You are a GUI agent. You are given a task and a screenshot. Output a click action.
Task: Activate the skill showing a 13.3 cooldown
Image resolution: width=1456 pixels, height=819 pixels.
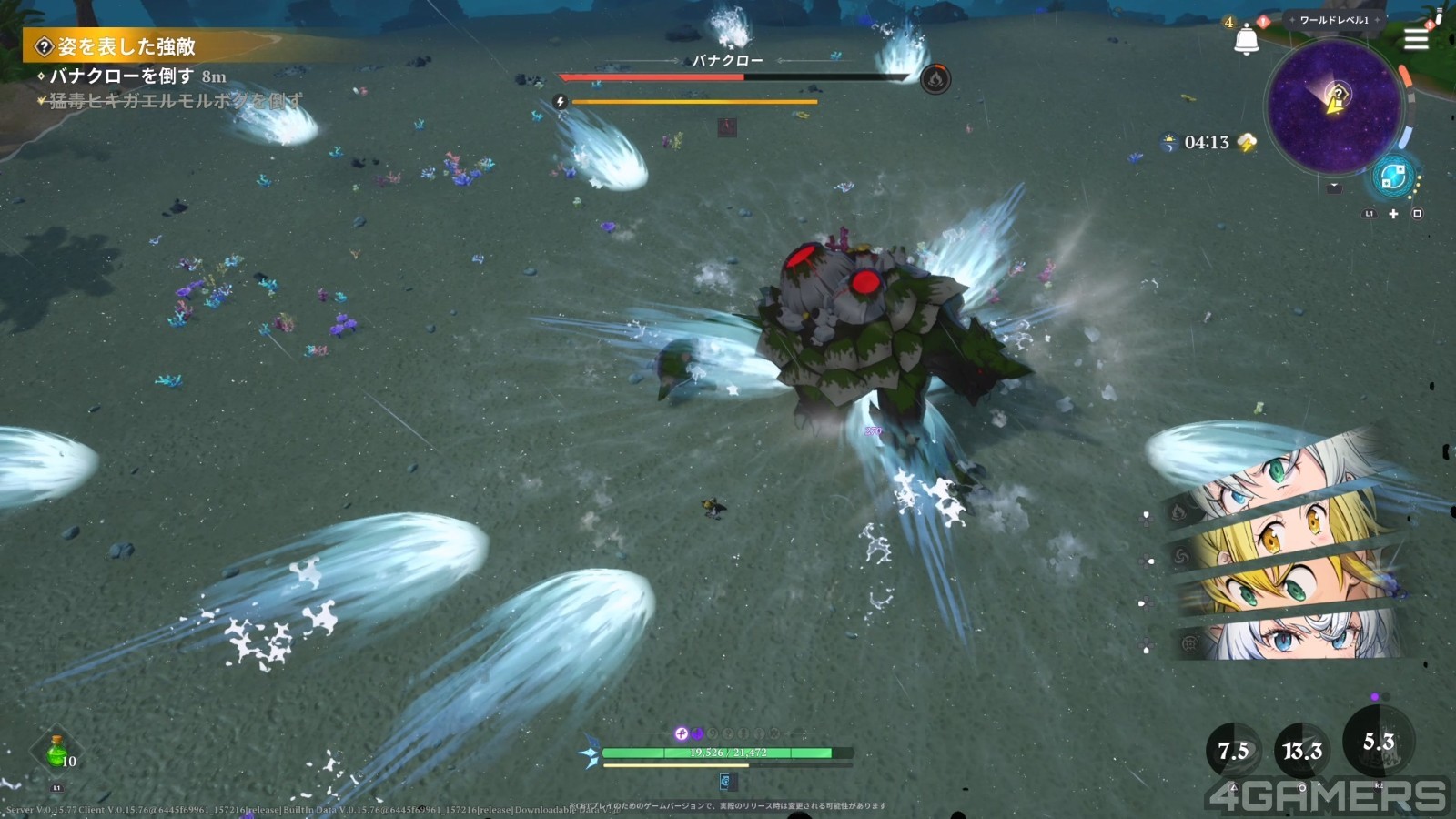(1301, 752)
